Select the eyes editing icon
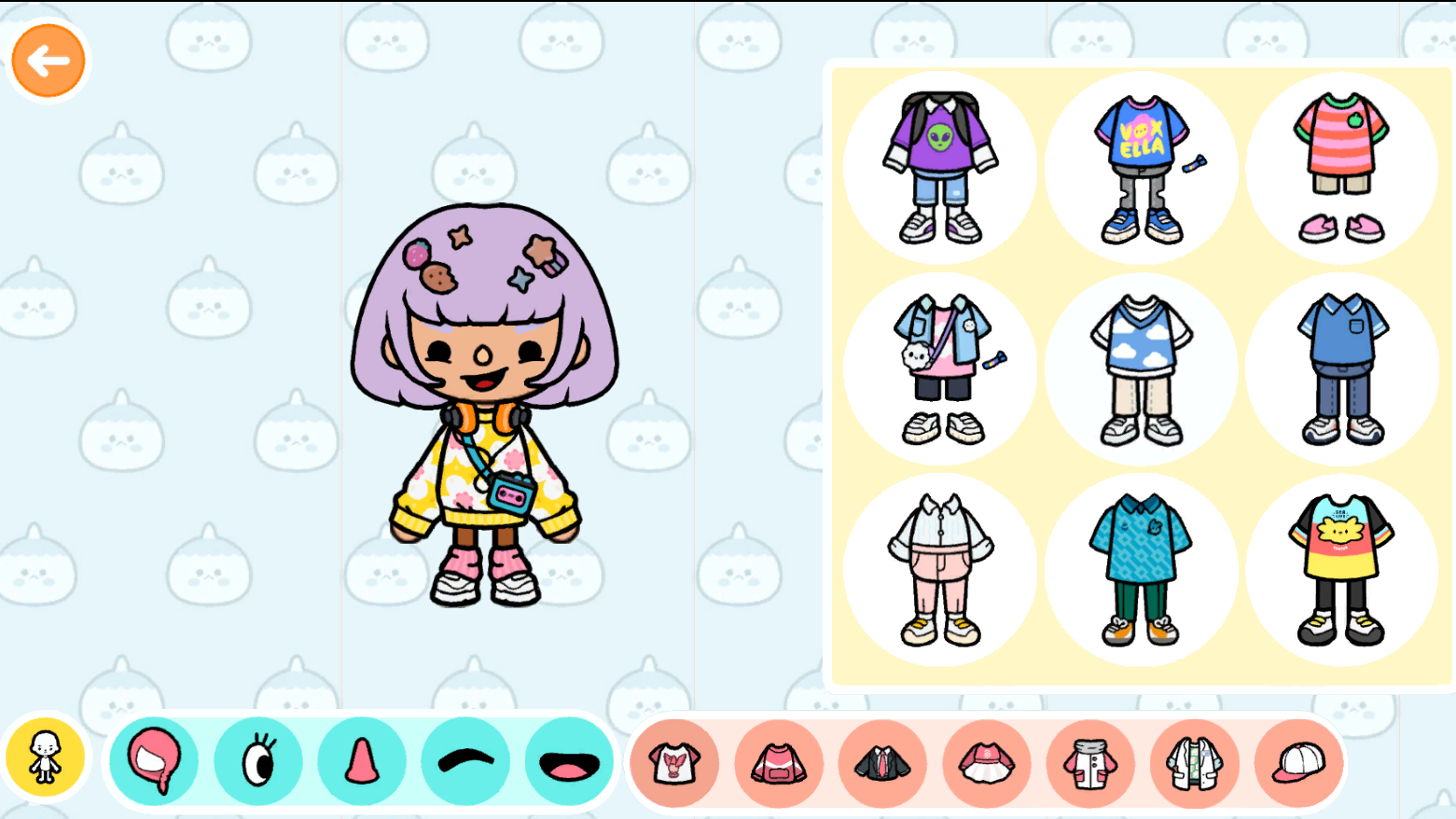1456x819 pixels. [257, 761]
